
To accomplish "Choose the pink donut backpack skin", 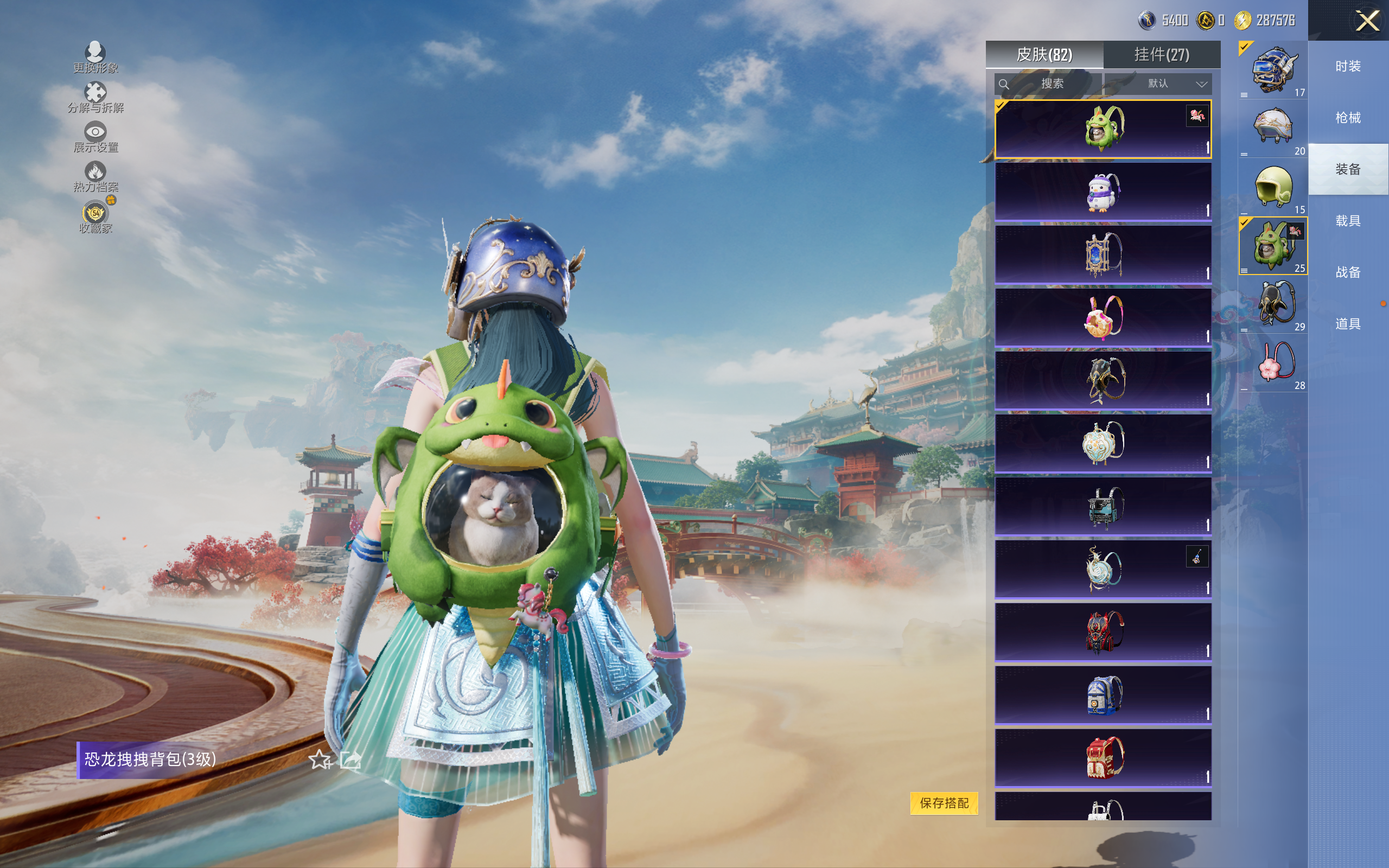I will coord(1103,317).
